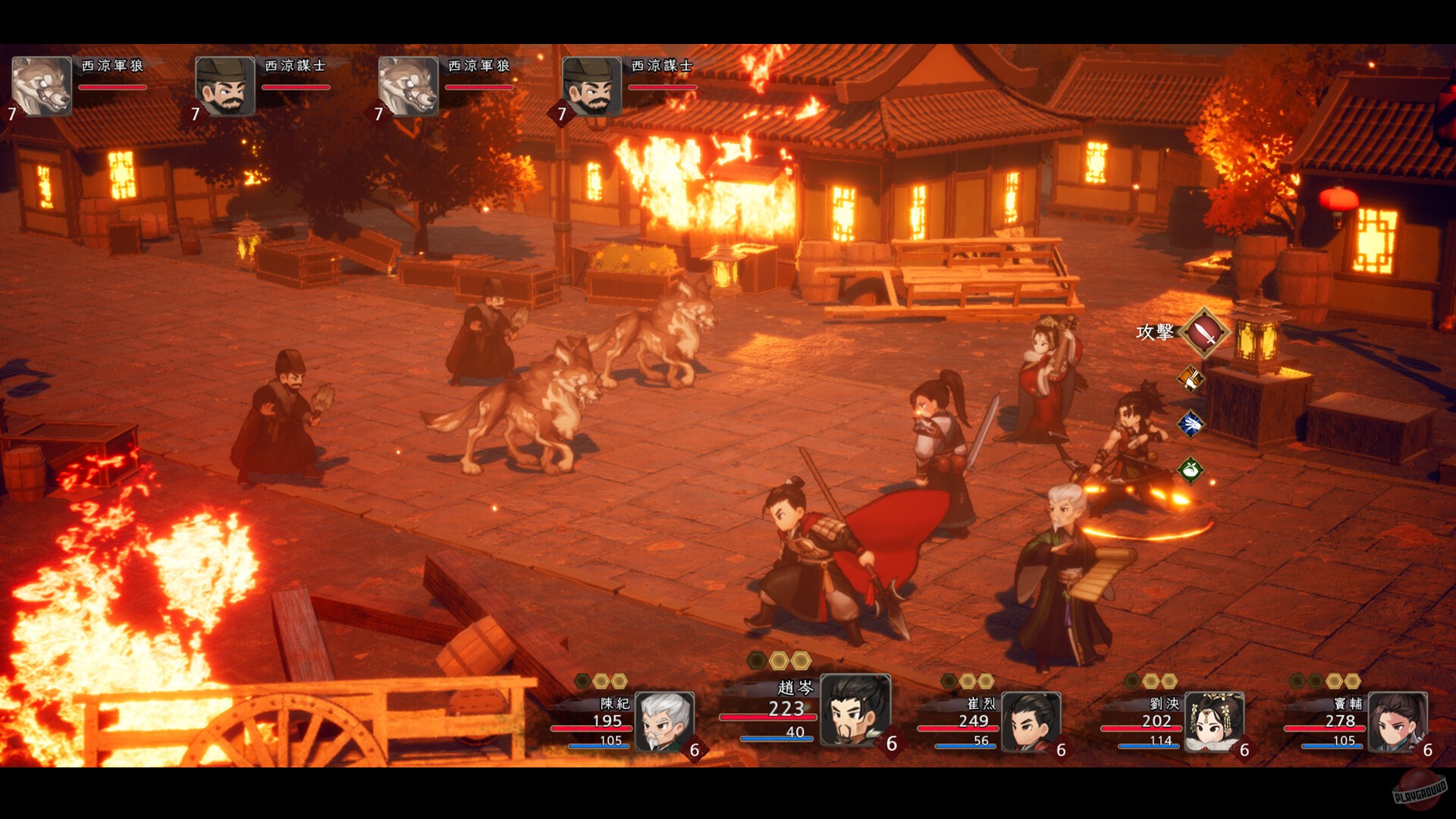Select the 攻擊 sword attack icon
This screenshot has width=1456, height=819.
[x=1203, y=335]
